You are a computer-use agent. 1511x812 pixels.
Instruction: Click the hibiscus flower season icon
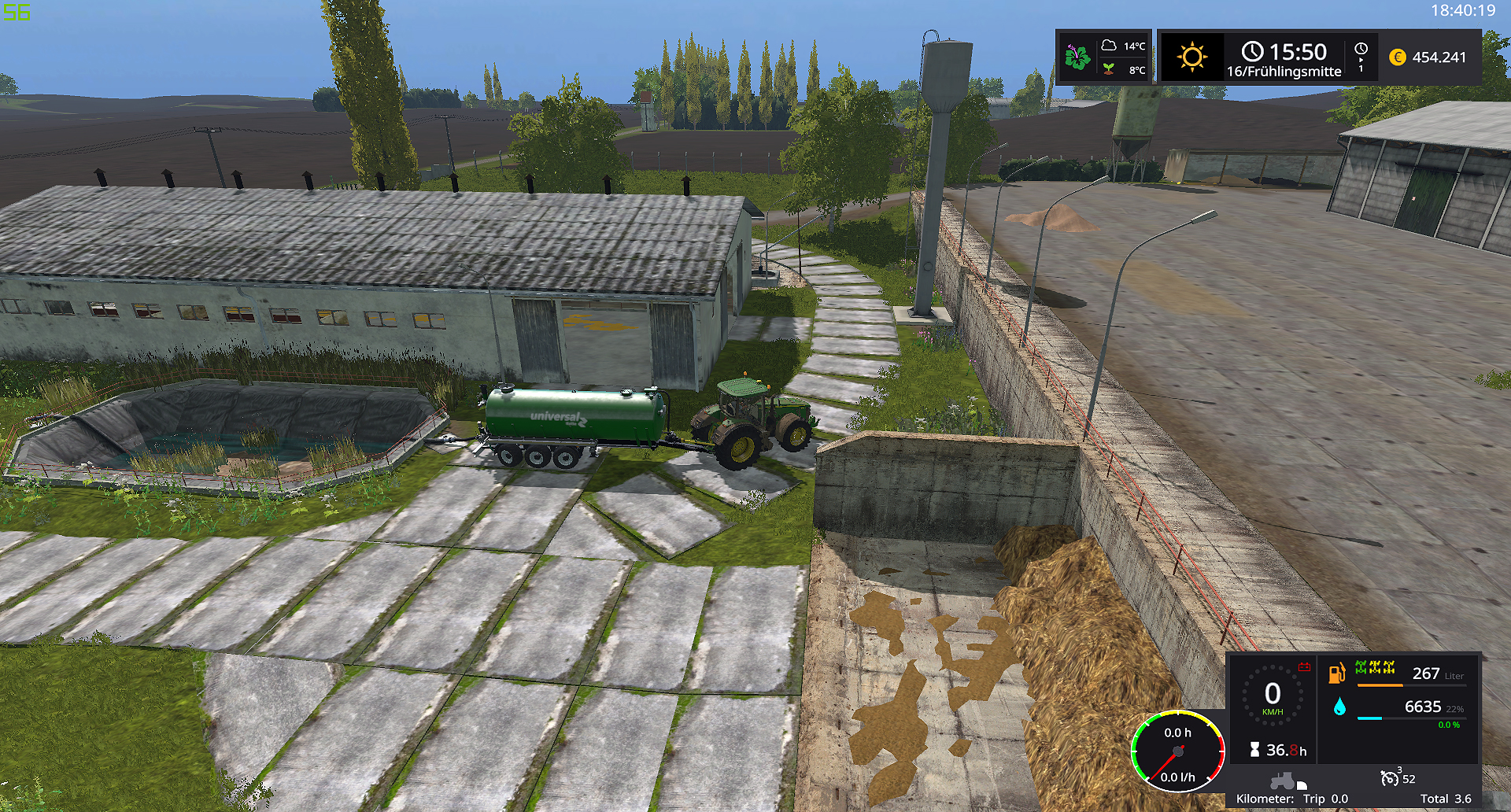1077,57
